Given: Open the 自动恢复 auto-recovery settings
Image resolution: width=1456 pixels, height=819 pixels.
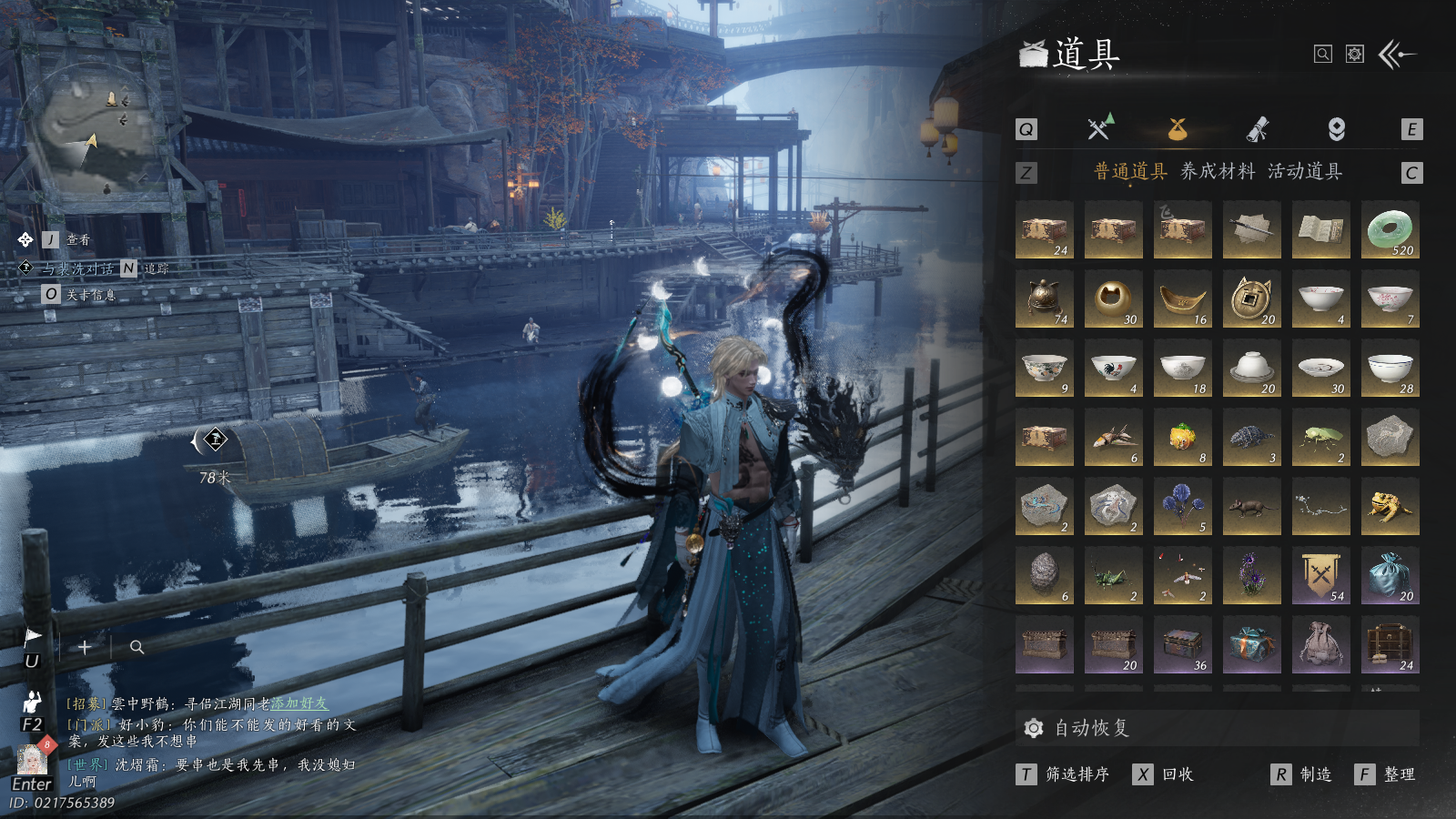Looking at the screenshot, I should click(1078, 728).
